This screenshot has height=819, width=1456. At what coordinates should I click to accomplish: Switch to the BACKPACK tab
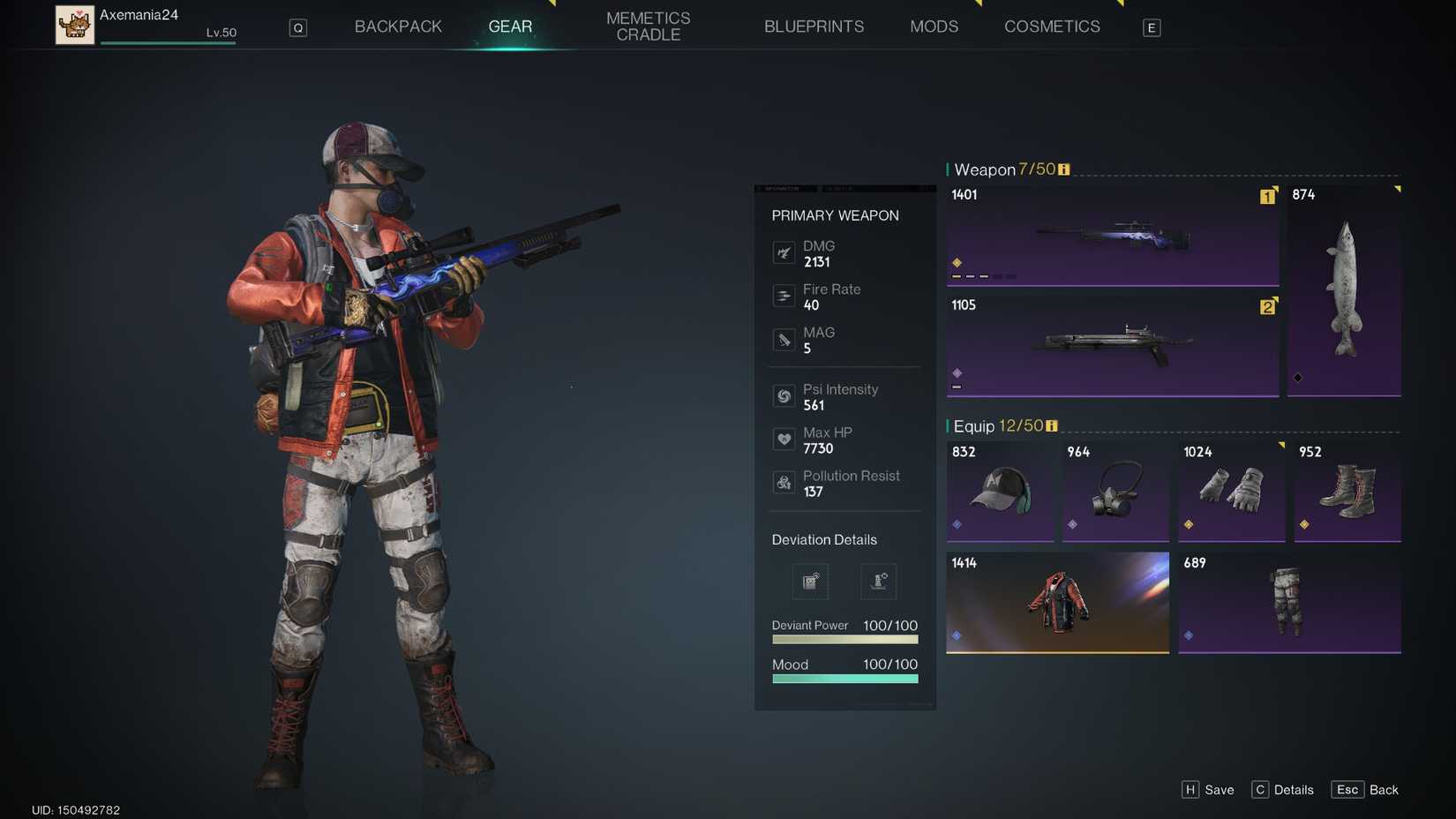[x=398, y=26]
